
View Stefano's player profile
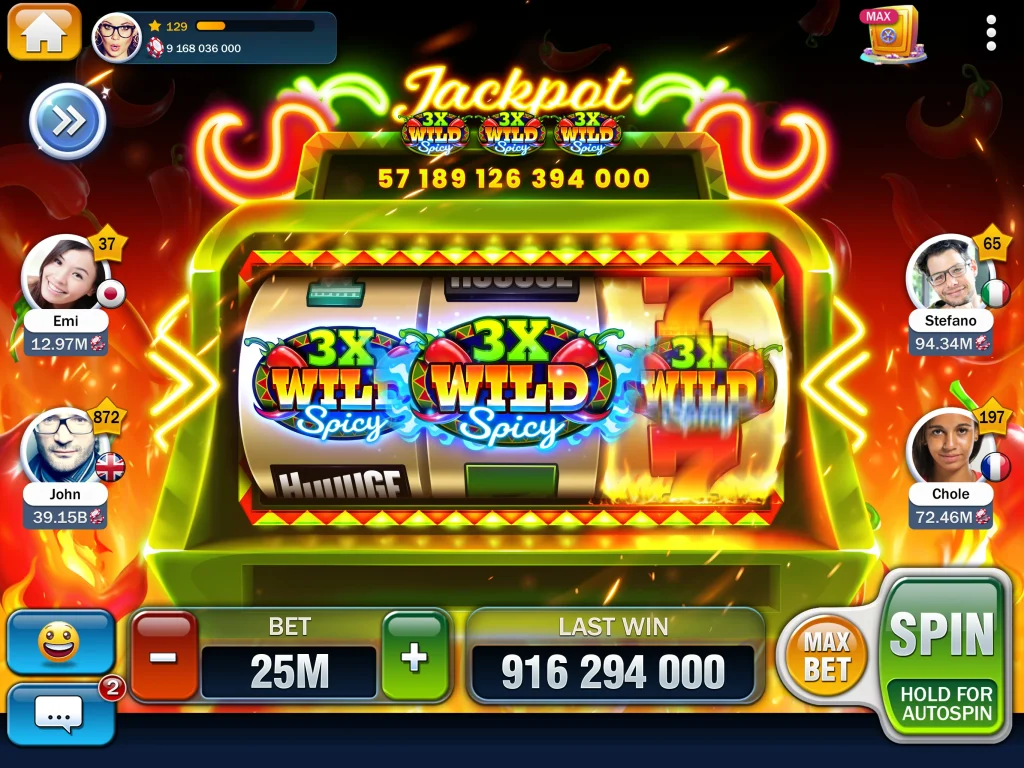(948, 273)
